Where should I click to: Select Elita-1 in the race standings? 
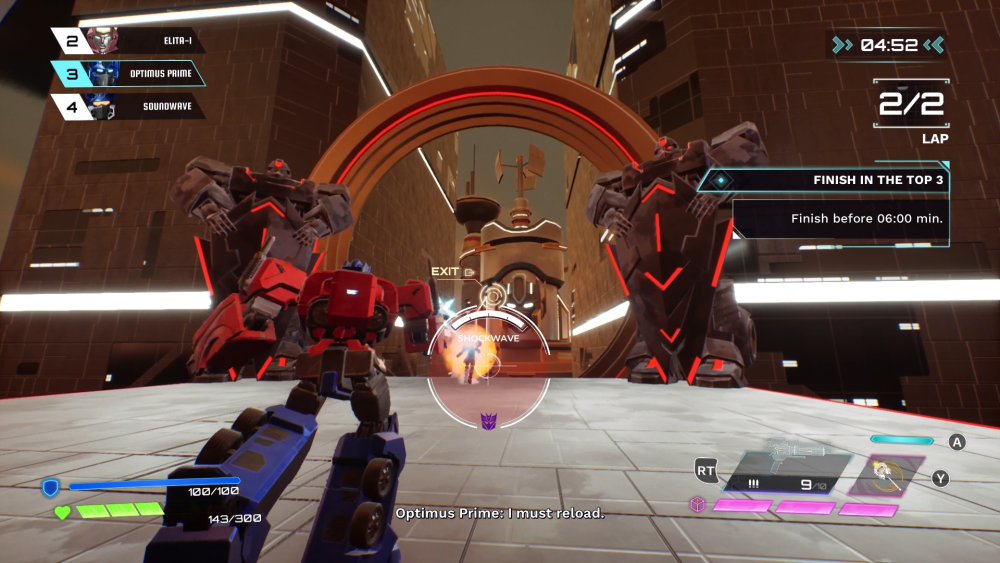(x=130, y=41)
